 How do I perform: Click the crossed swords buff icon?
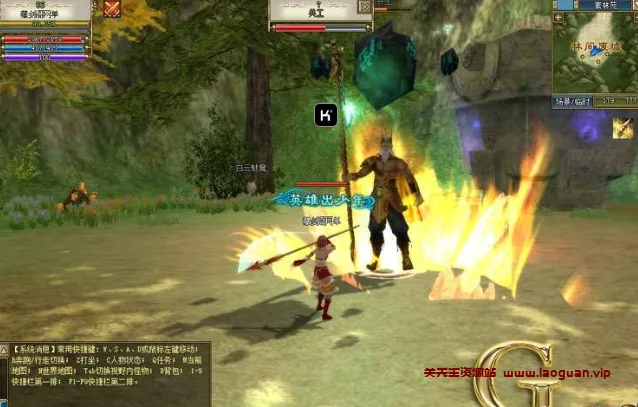(x=112, y=8)
